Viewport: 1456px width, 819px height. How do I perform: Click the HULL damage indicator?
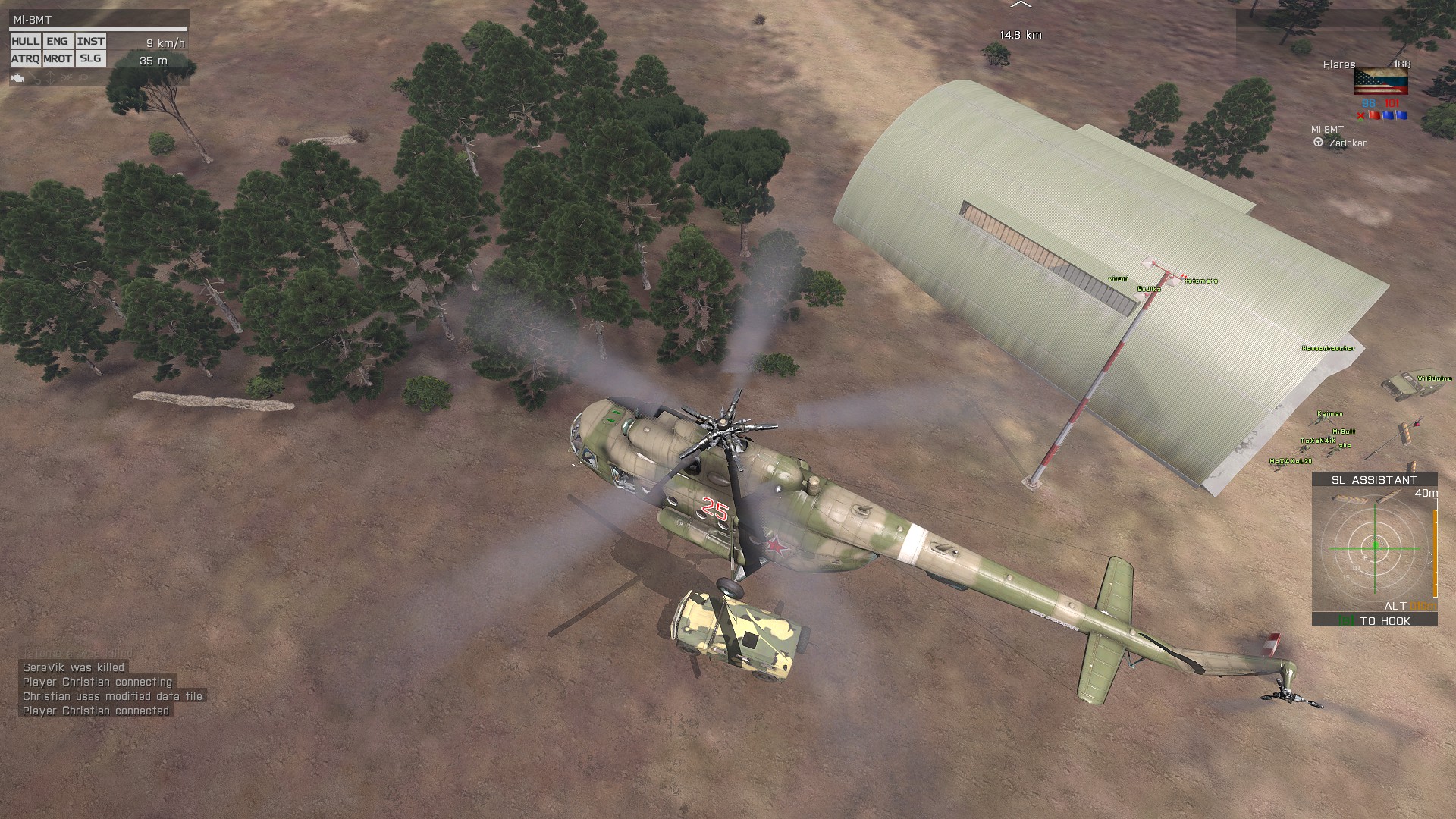26,42
